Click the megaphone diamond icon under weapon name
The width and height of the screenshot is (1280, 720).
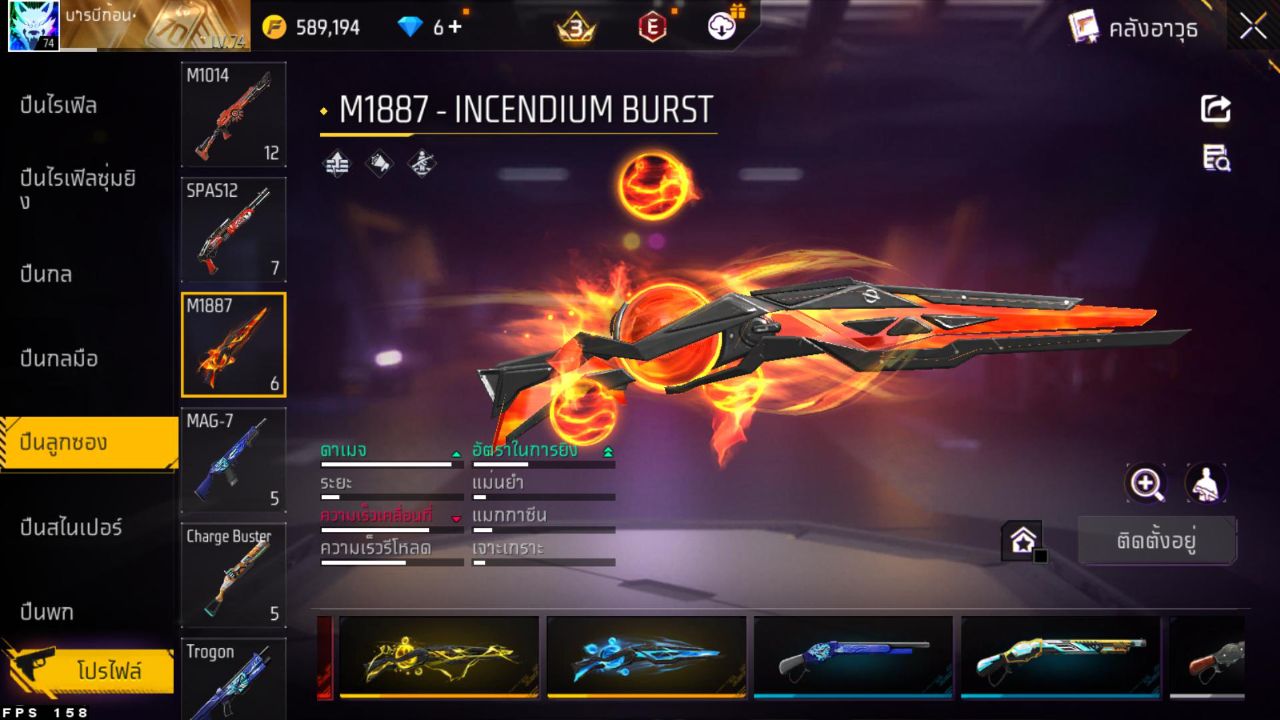[x=378, y=165]
